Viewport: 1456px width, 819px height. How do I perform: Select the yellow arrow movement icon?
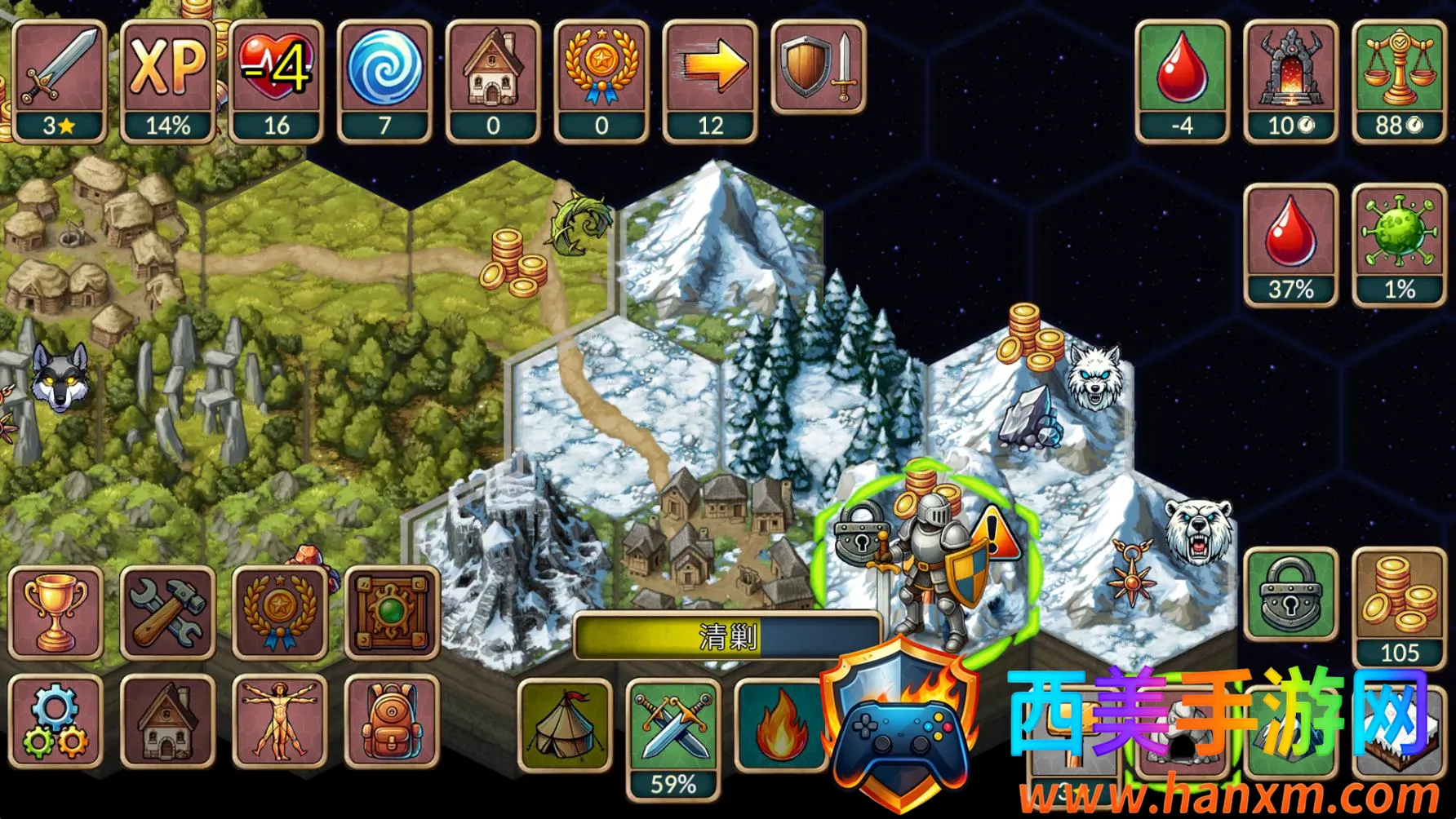click(710, 80)
